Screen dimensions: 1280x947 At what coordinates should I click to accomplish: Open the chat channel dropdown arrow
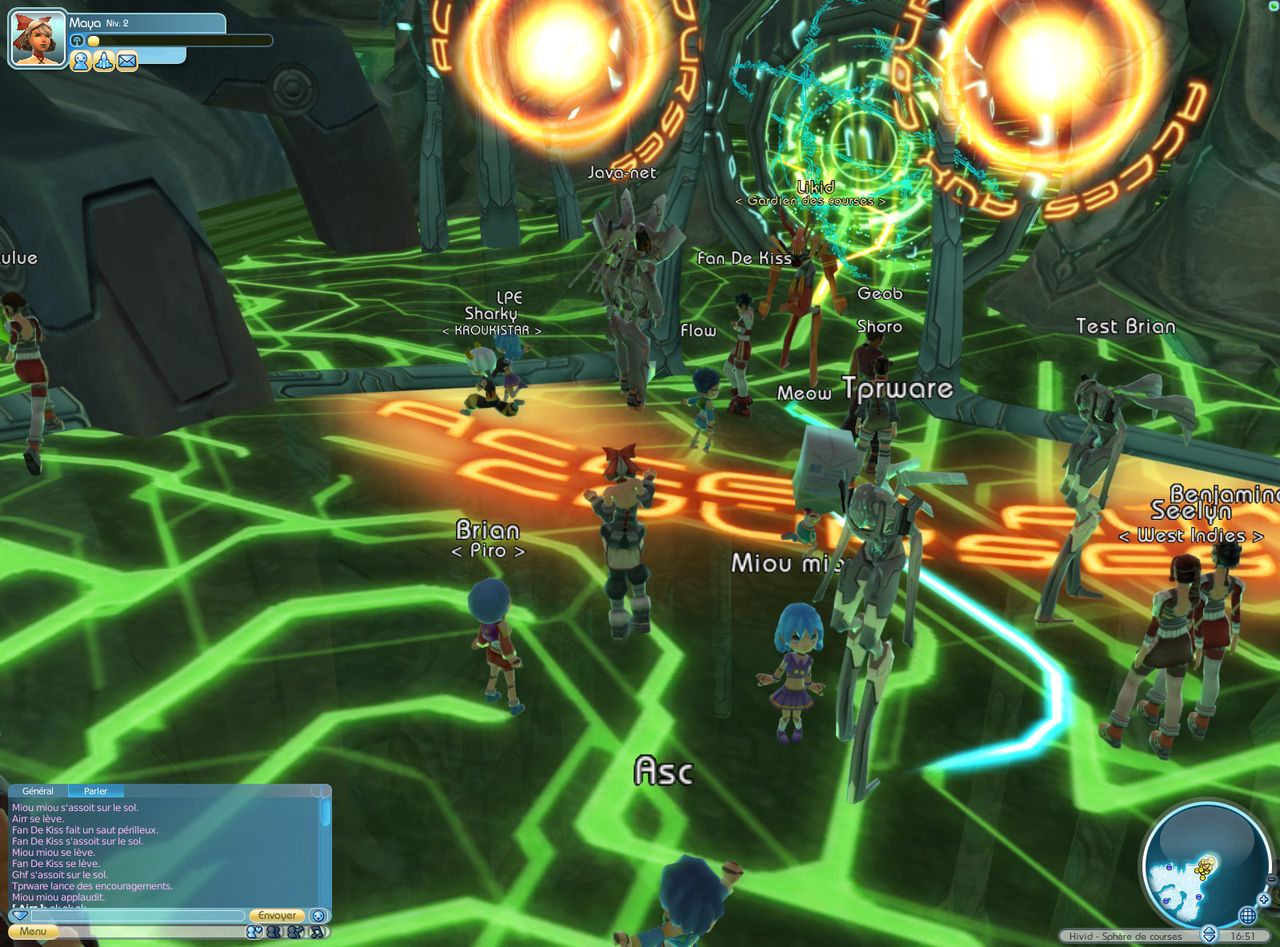[18, 916]
